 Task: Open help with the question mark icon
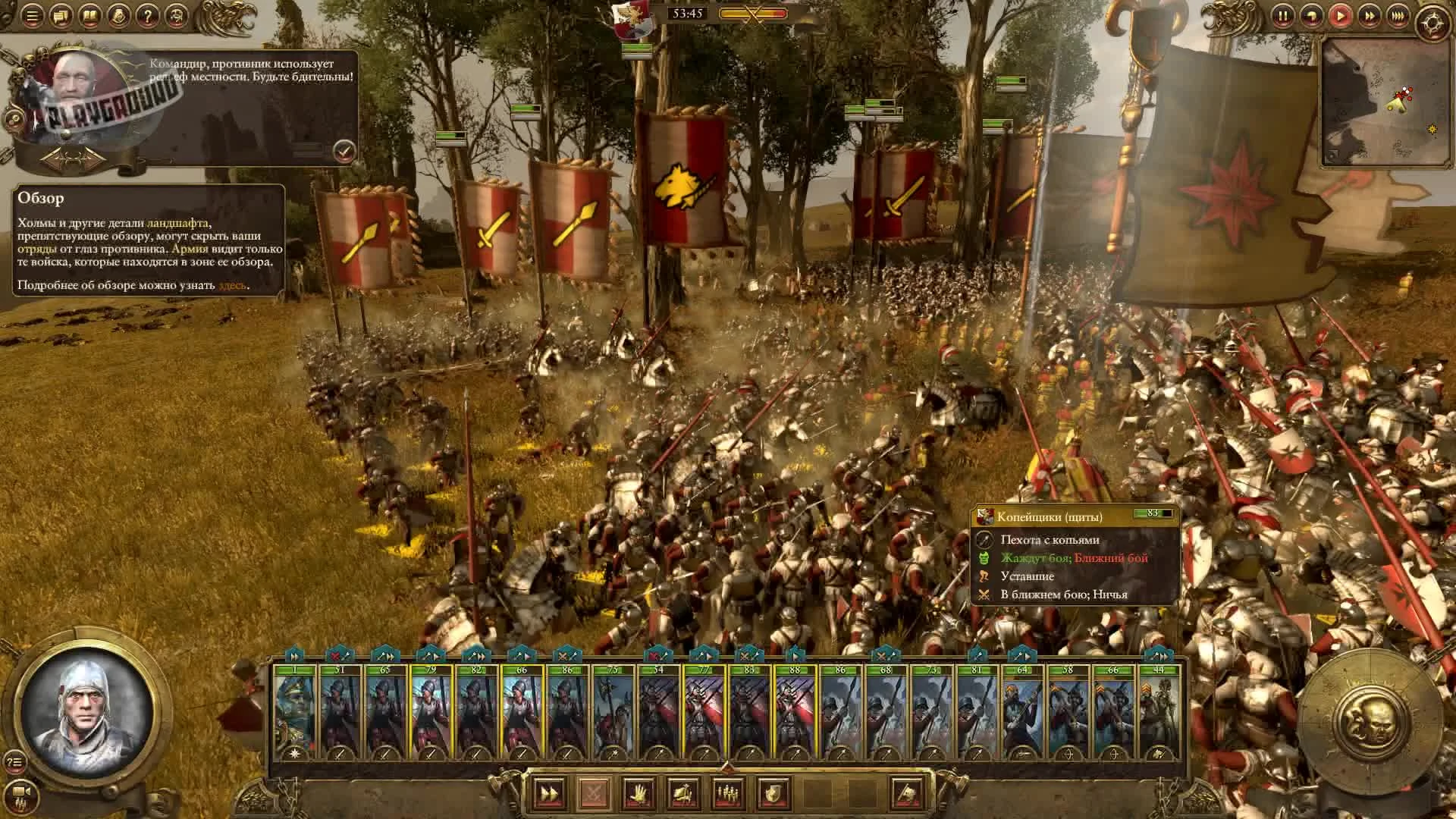148,16
